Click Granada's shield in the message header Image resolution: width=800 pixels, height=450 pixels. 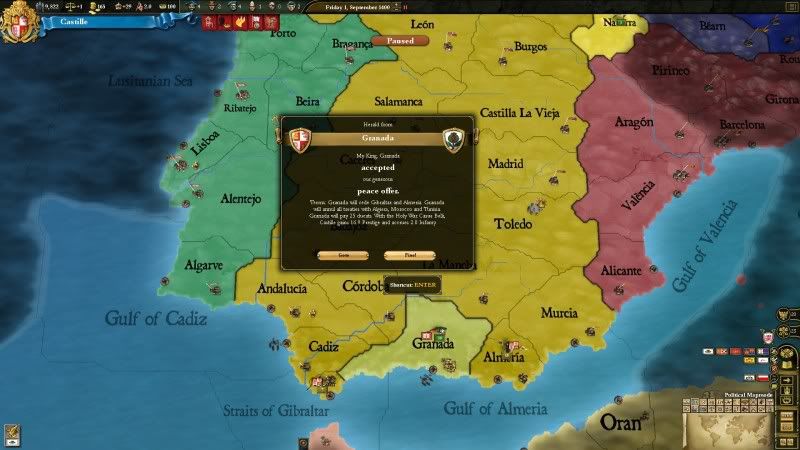pyautogui.click(x=453, y=138)
